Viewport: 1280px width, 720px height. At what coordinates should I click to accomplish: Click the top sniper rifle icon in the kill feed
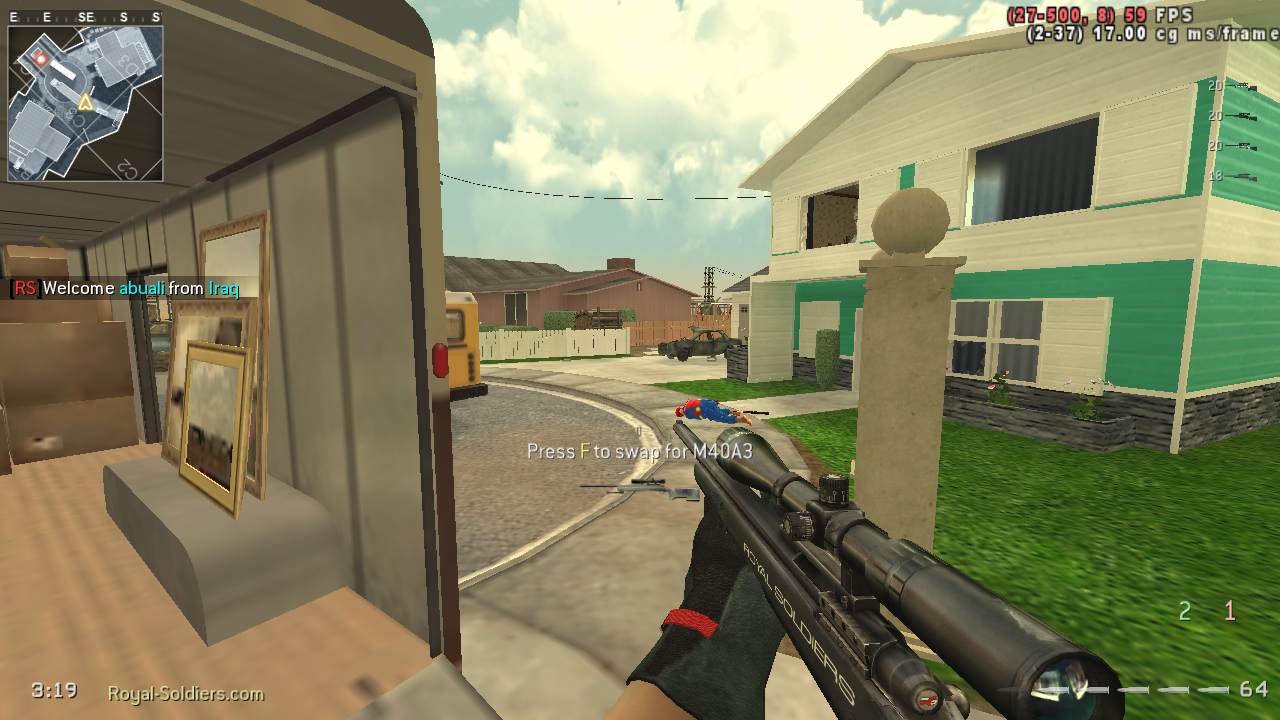(x=1242, y=86)
